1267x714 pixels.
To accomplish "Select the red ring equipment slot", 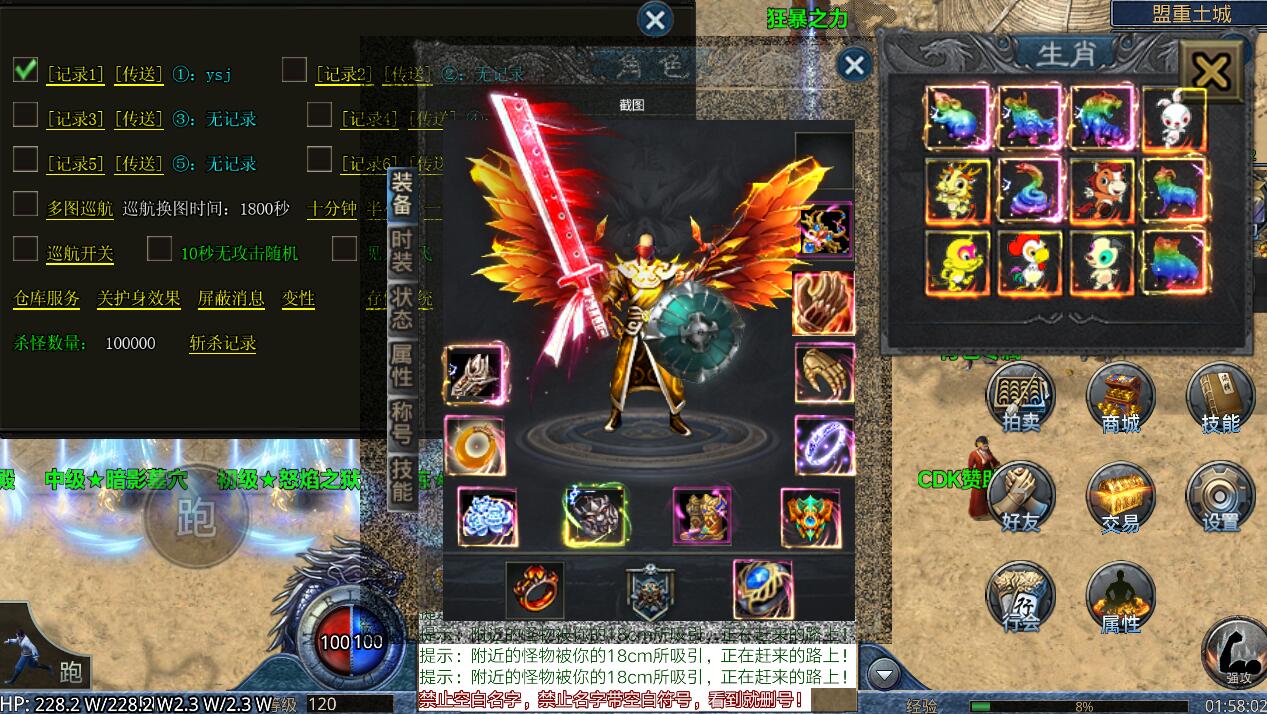I will pos(535,590).
